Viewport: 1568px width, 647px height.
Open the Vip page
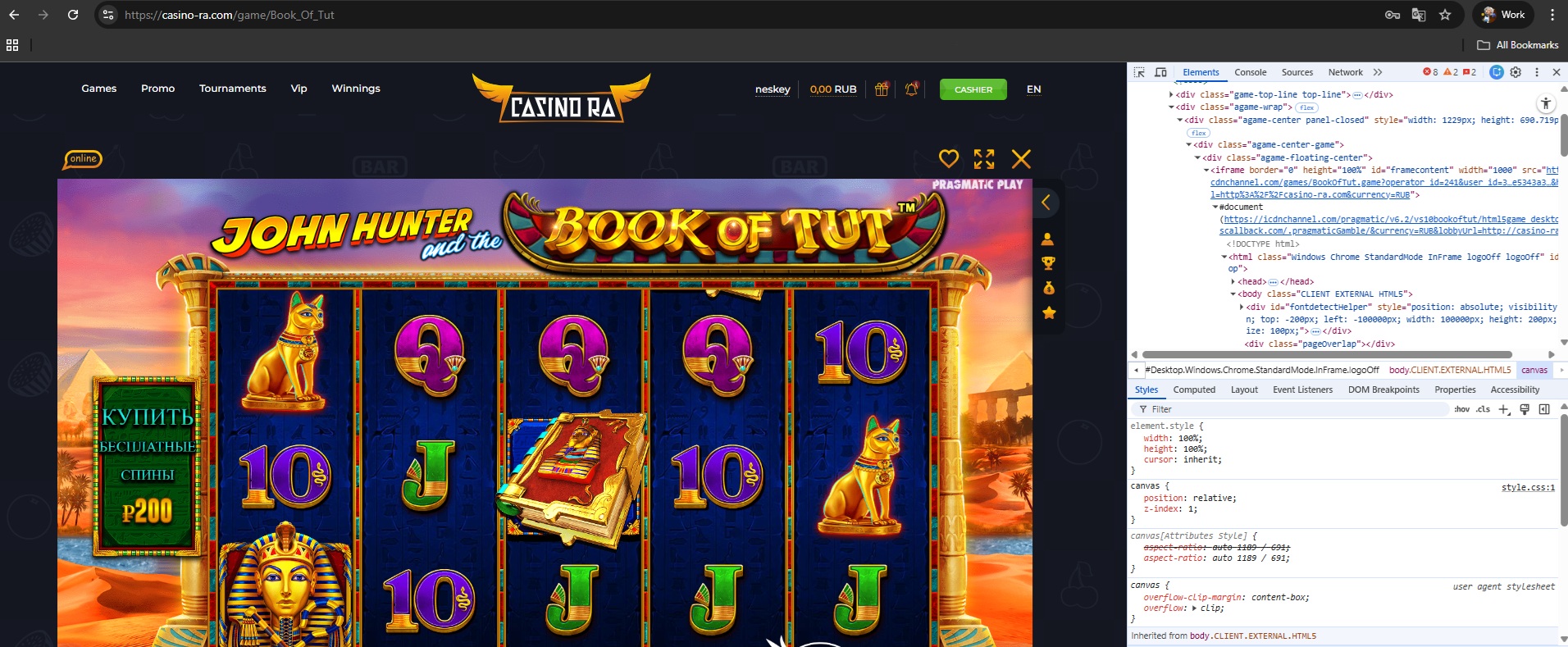(x=299, y=89)
